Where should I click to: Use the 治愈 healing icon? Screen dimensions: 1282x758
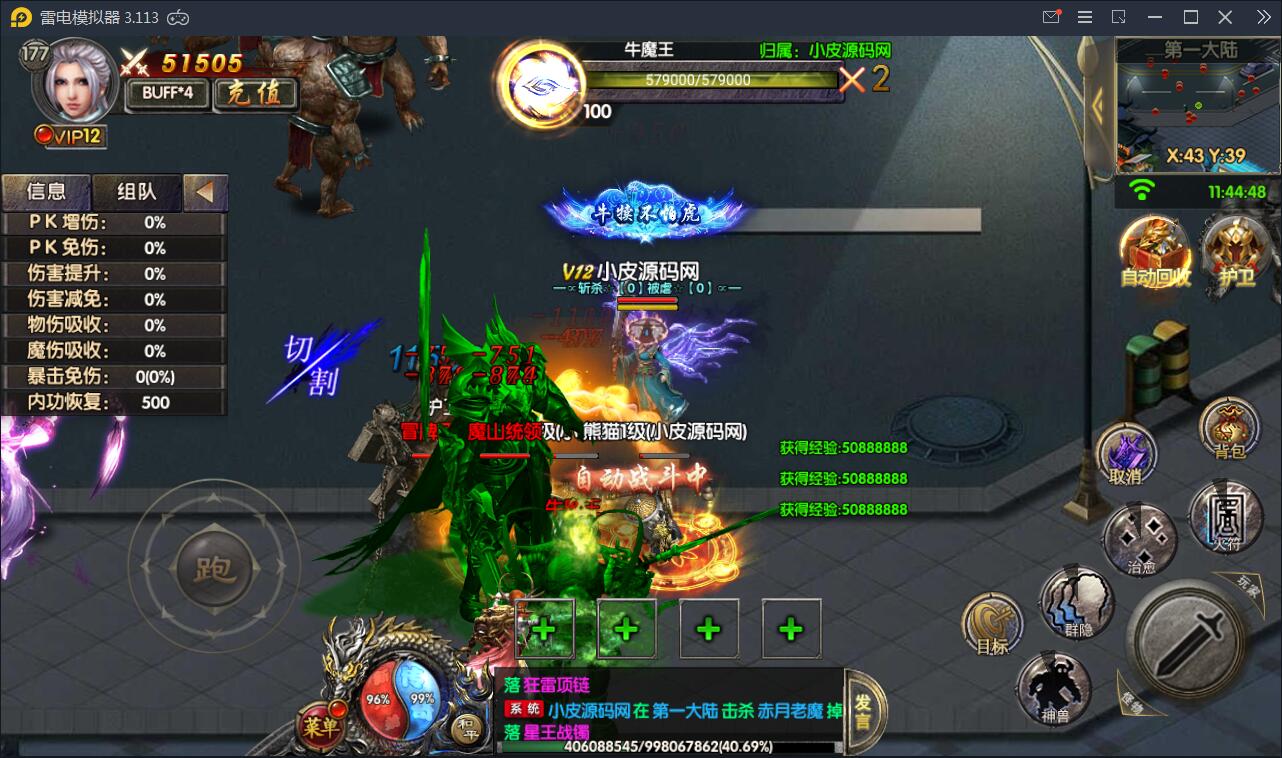coord(1140,537)
